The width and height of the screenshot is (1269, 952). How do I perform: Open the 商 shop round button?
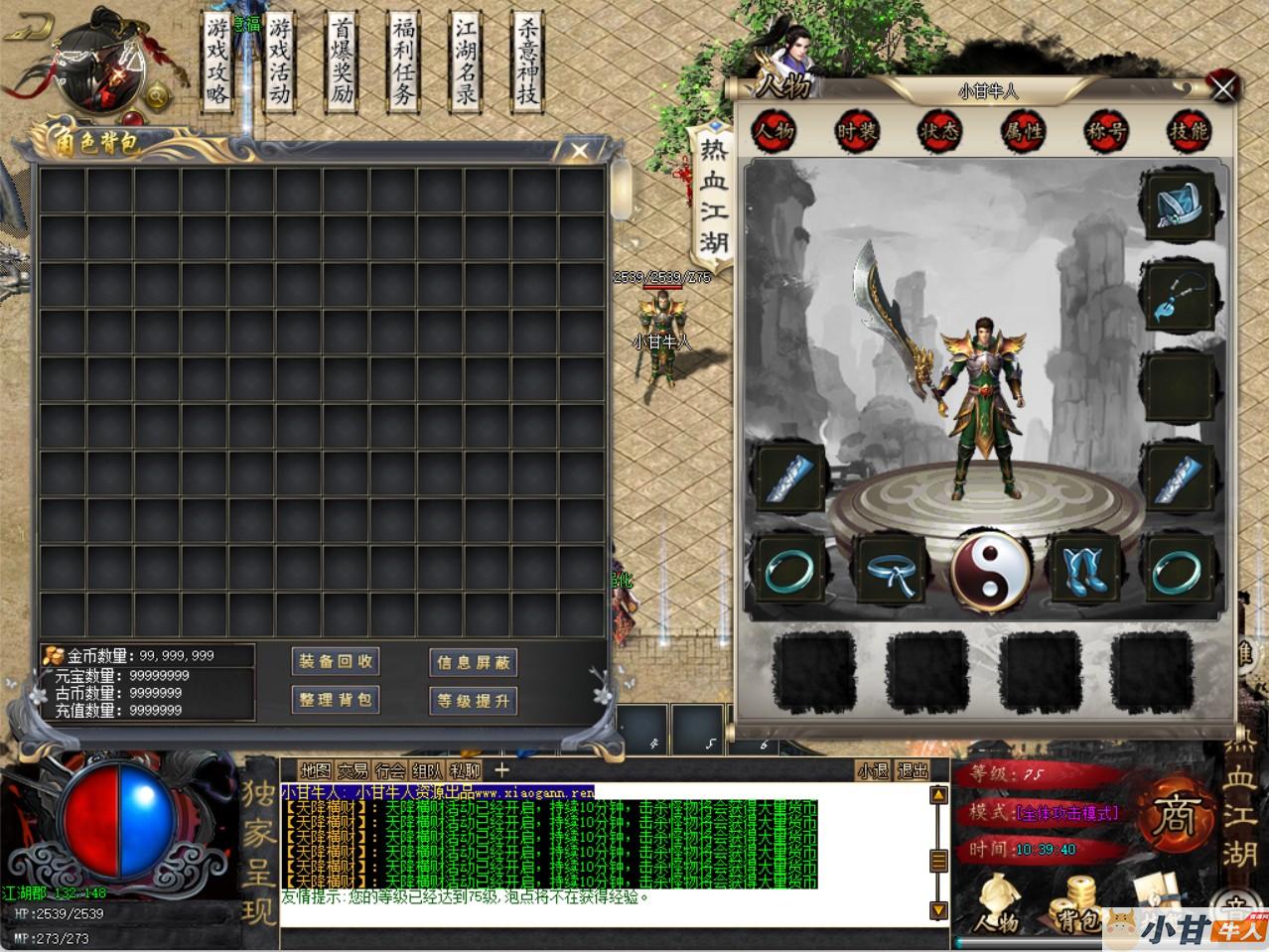[1176, 816]
